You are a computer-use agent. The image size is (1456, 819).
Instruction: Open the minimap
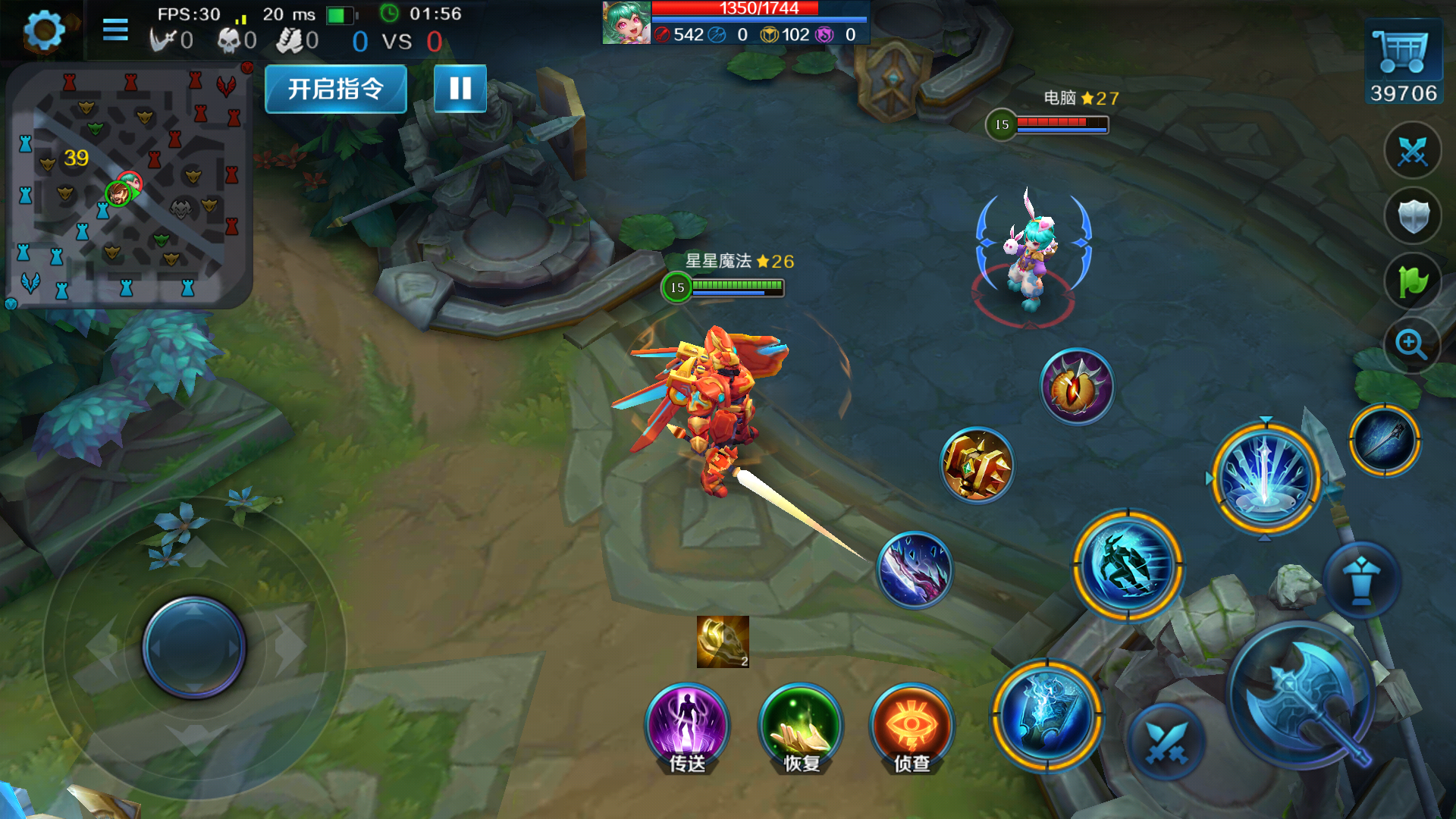tap(127, 186)
